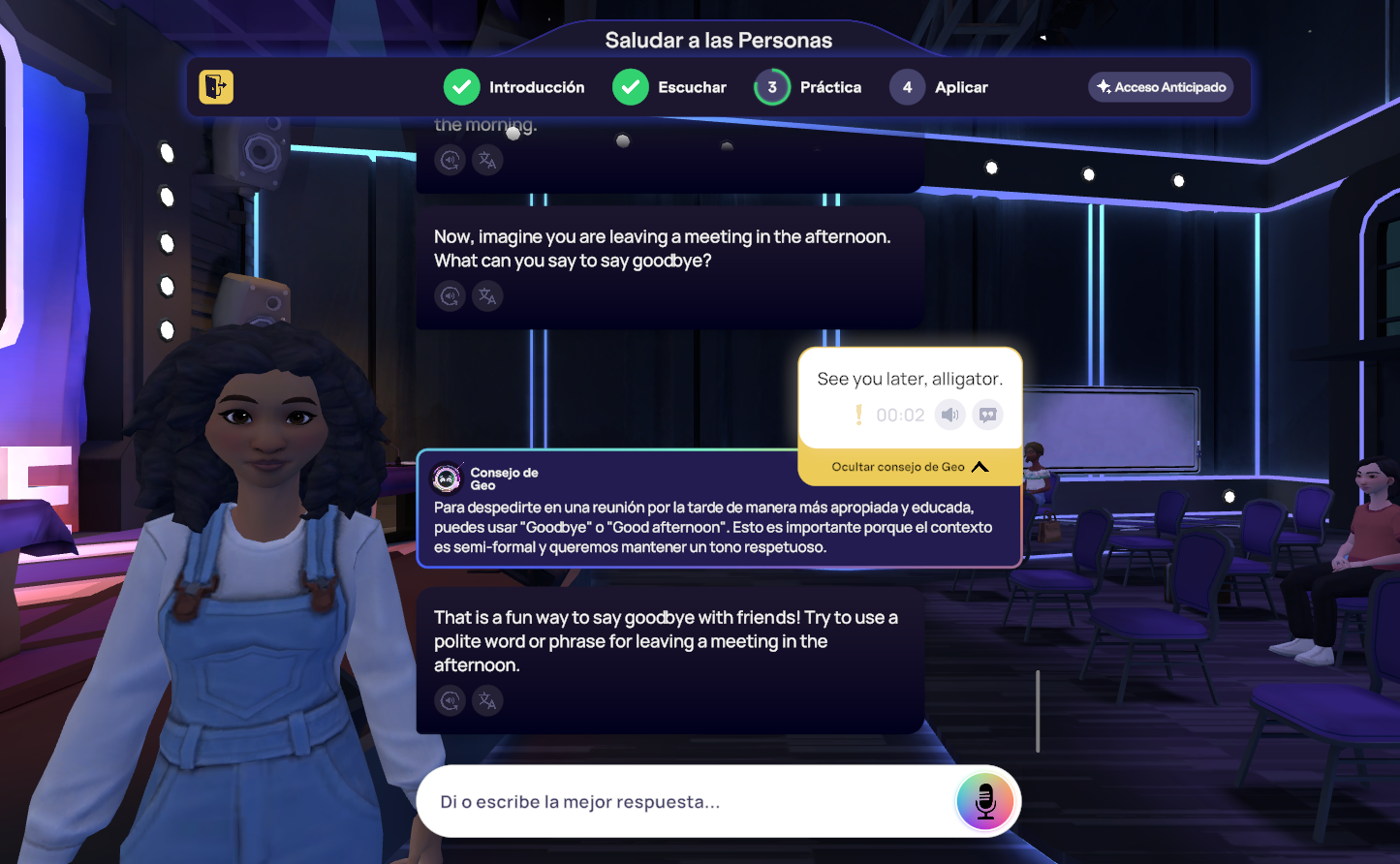Play back your 'See you later, alligator' recording

pos(949,416)
